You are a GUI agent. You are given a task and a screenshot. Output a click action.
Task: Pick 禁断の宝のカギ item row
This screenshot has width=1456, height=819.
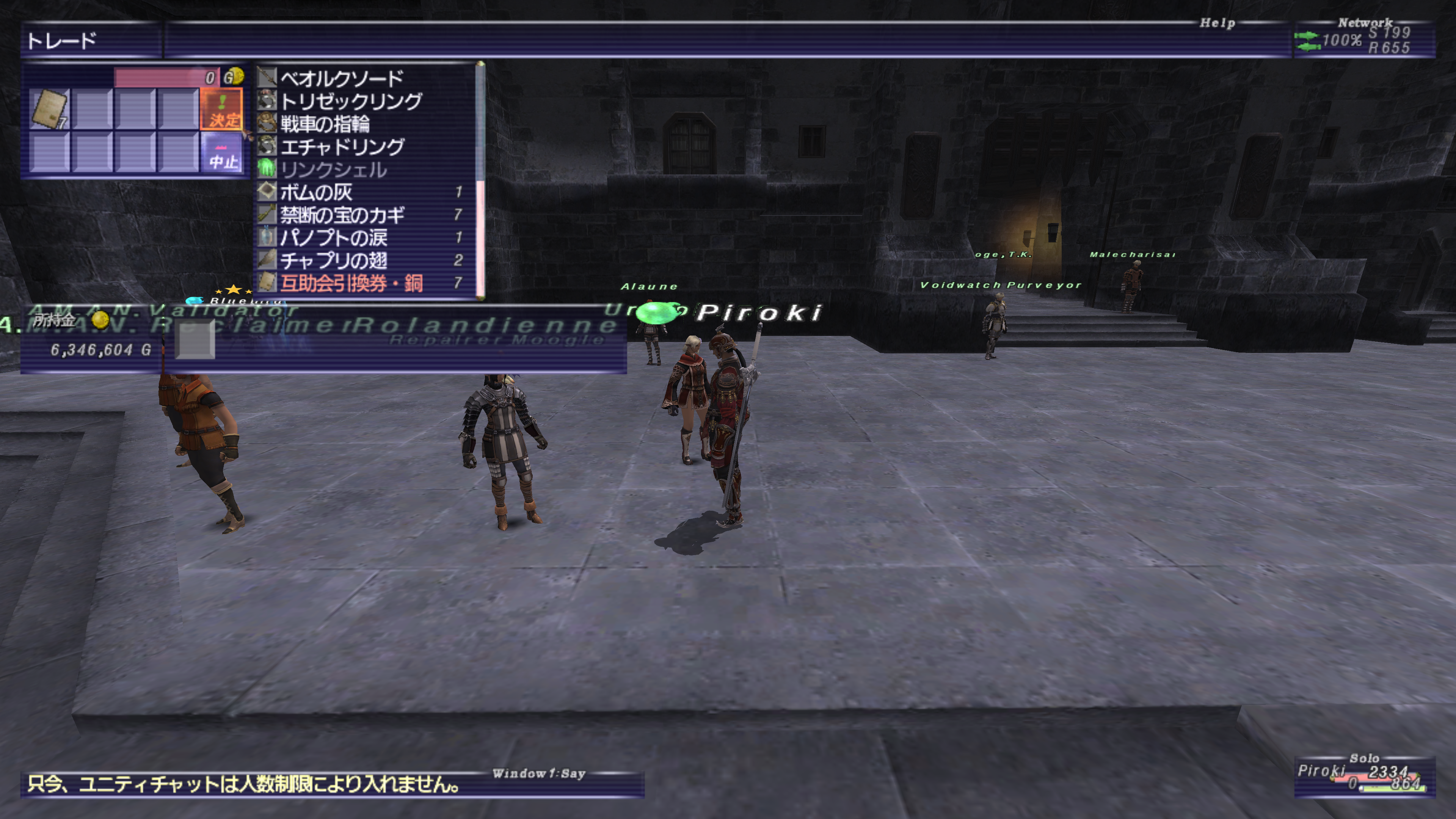click(342, 215)
